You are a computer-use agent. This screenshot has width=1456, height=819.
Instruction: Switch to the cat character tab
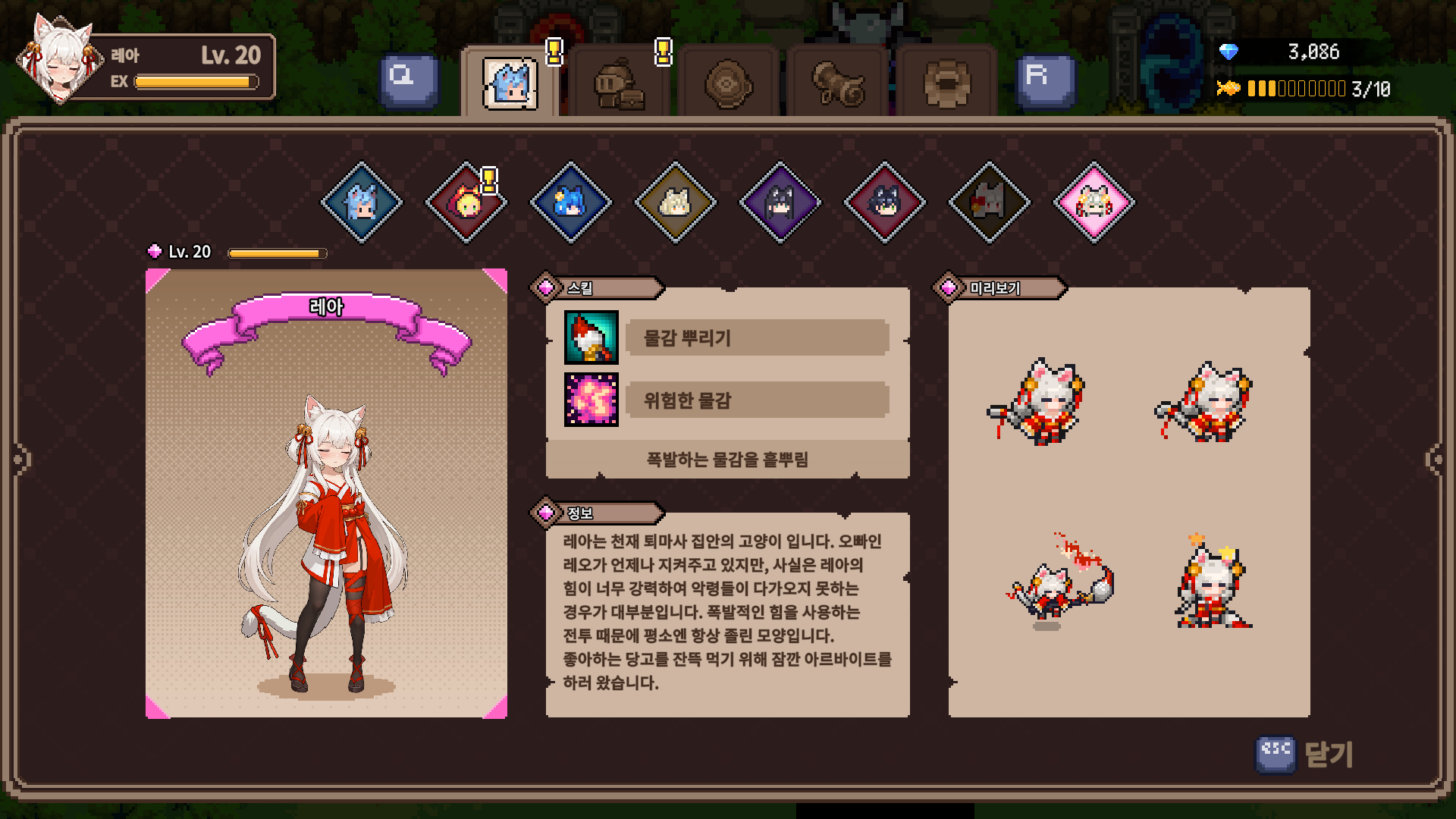click(510, 83)
